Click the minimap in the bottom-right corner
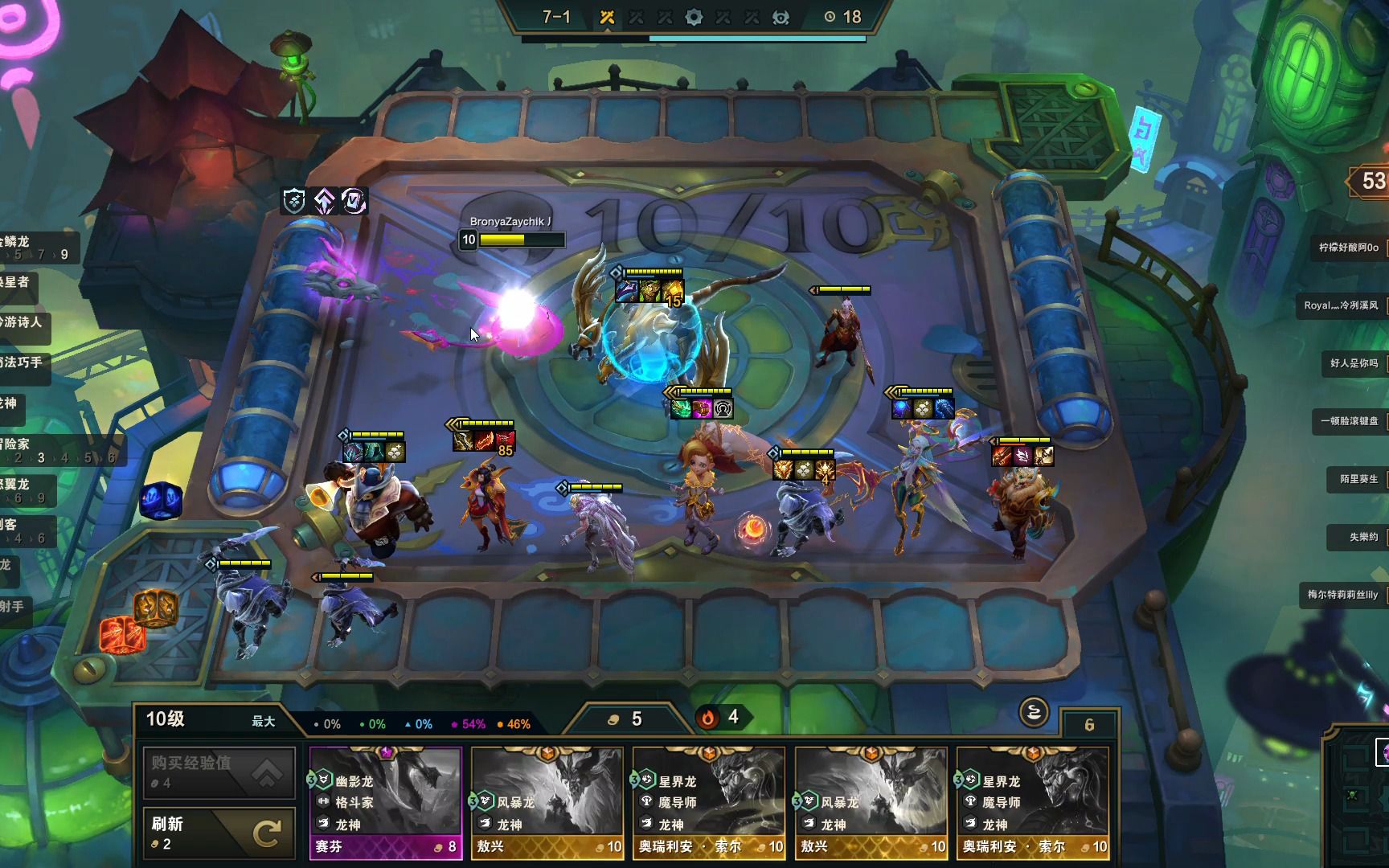 pyautogui.click(x=1357, y=796)
